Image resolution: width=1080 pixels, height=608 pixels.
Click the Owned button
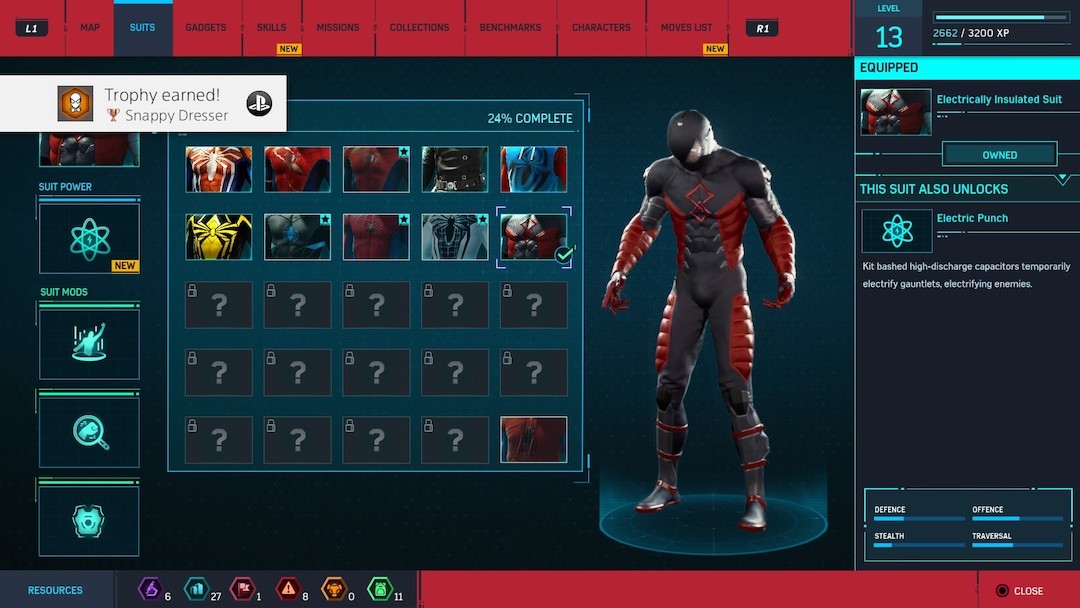999,155
